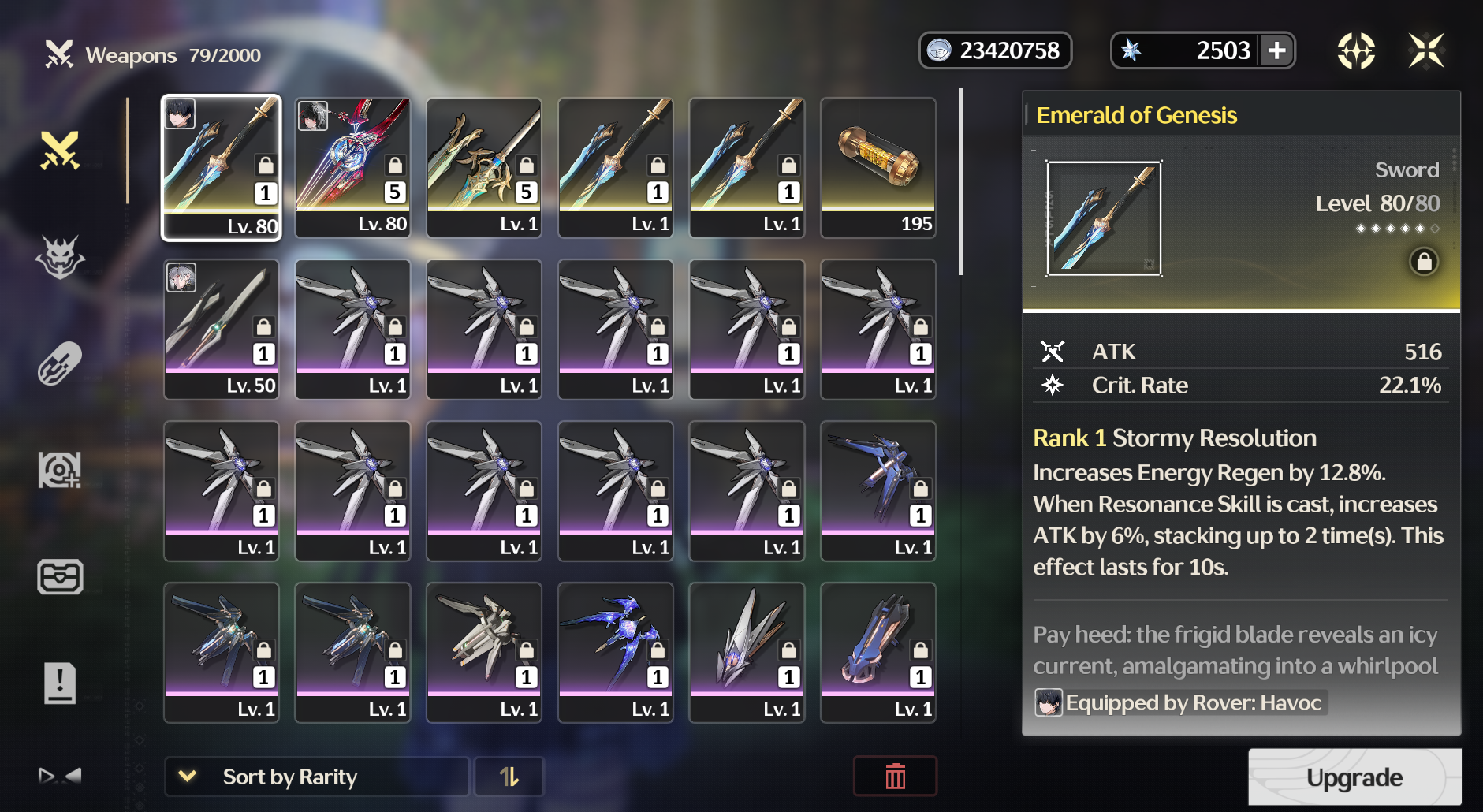Toggle the lock on Emerald of Genesis

click(x=1425, y=262)
